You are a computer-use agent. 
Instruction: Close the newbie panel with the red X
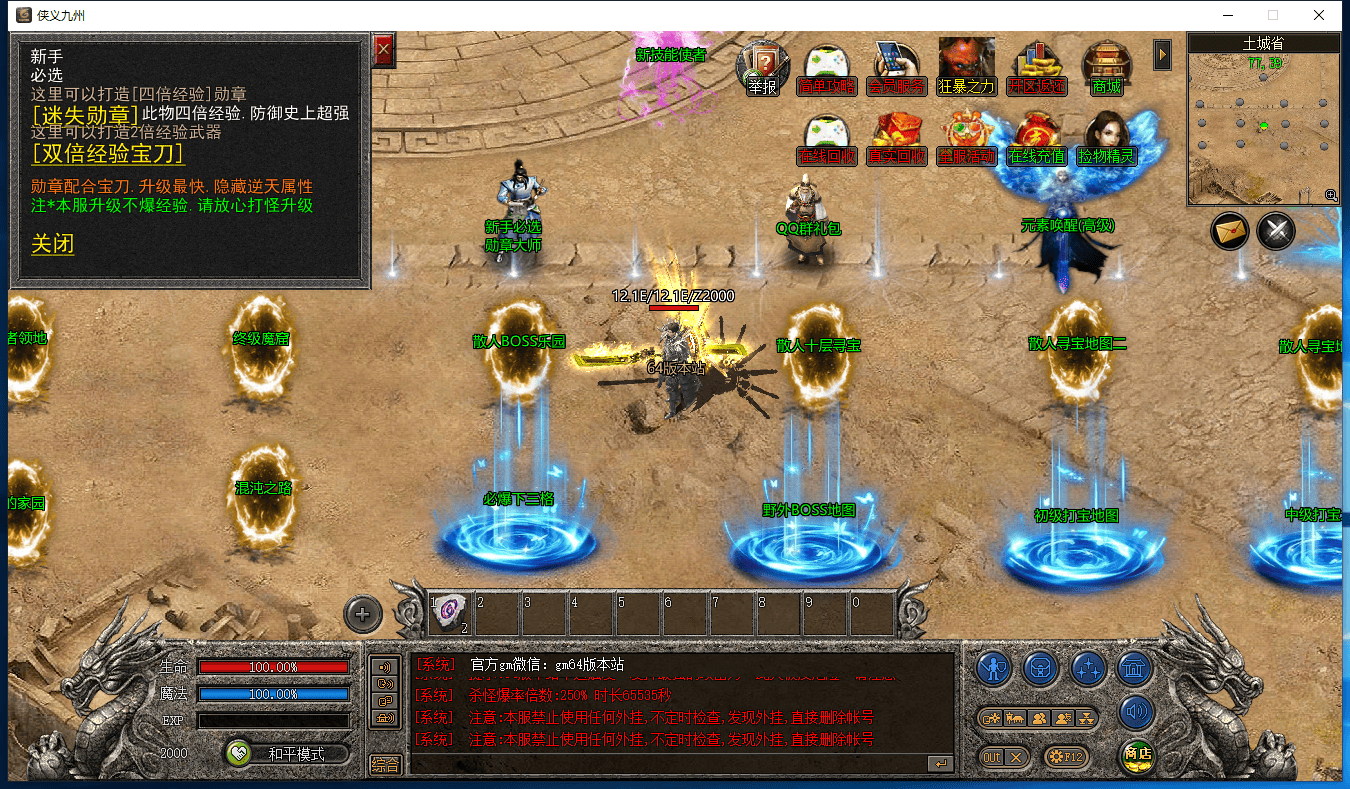[x=383, y=49]
